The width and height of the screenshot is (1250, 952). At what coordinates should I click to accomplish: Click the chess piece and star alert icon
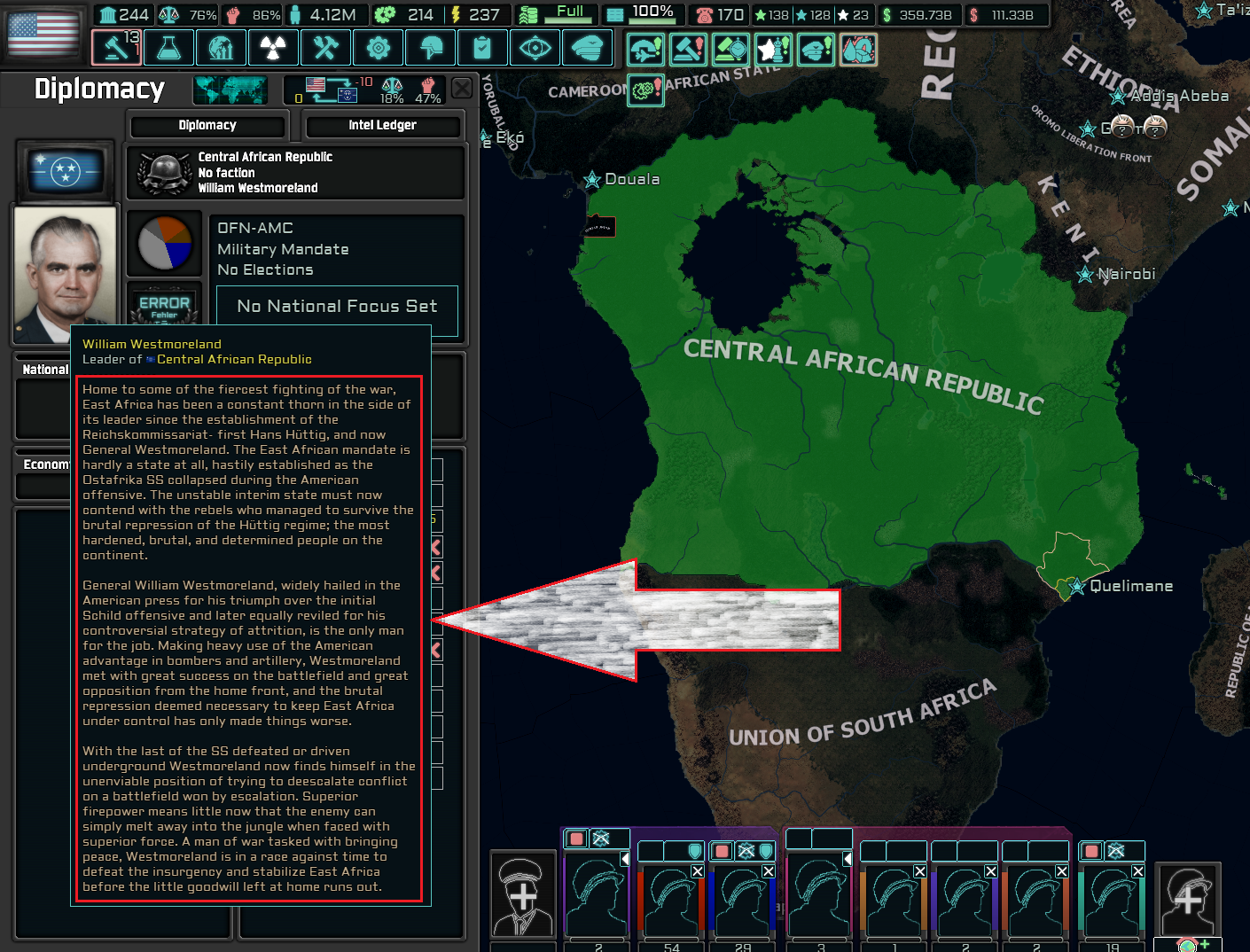(x=772, y=50)
